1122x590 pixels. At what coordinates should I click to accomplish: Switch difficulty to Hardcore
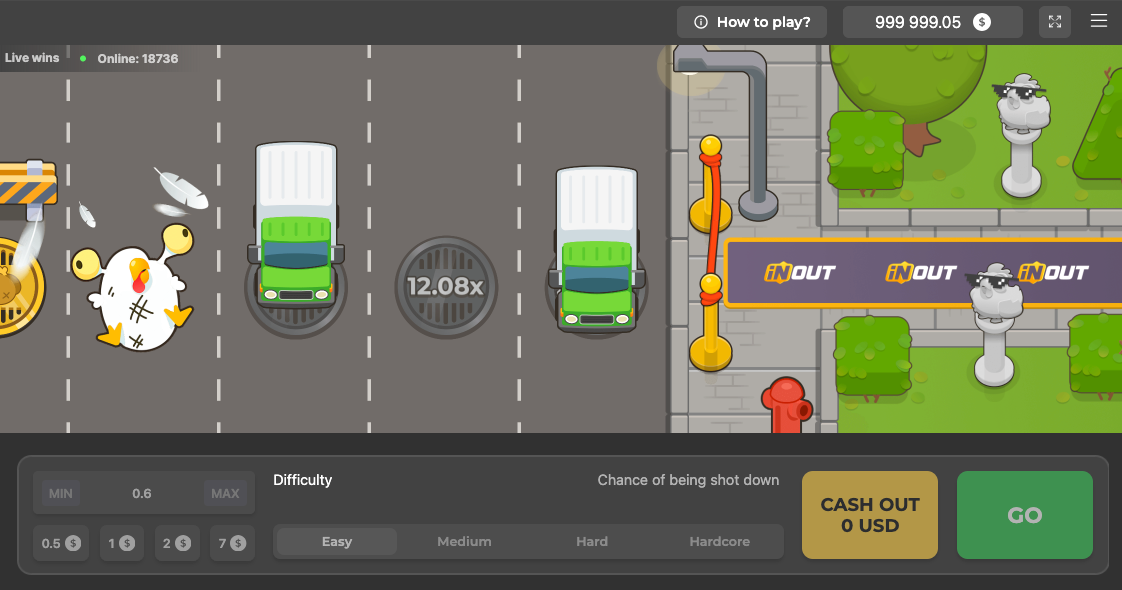(719, 542)
